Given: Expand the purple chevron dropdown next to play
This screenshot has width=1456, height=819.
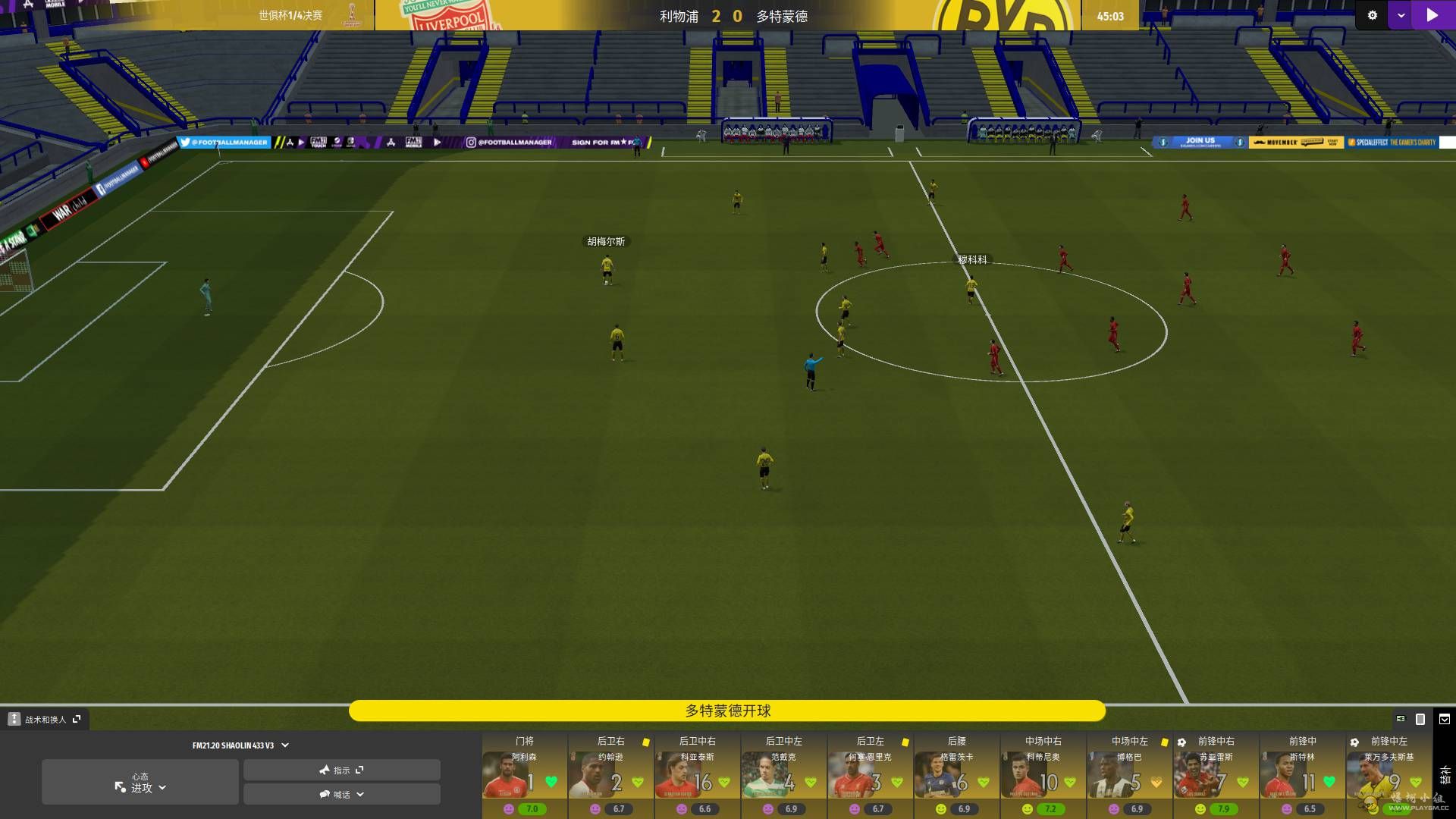Looking at the screenshot, I should [1401, 15].
